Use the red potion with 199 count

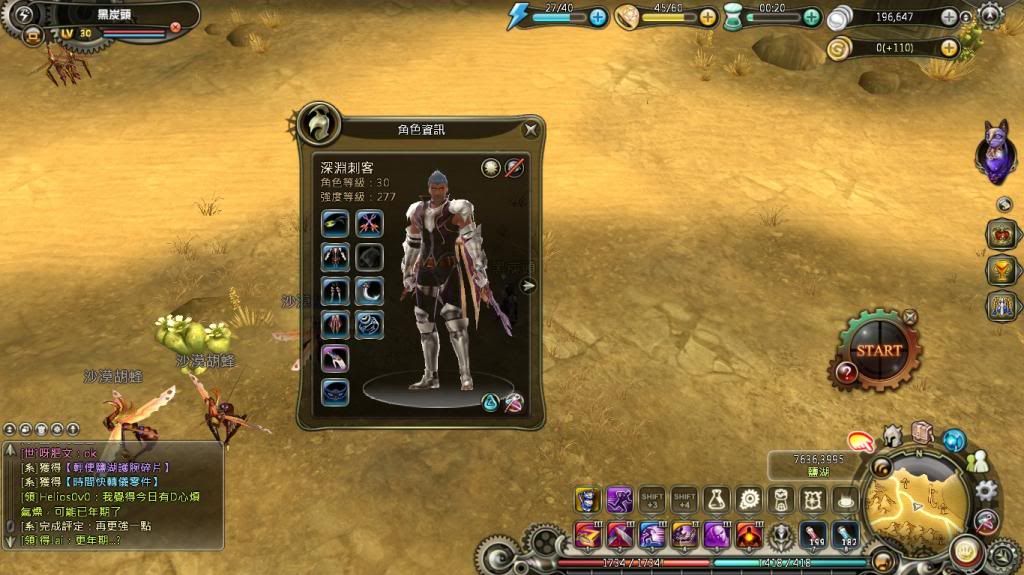point(812,535)
